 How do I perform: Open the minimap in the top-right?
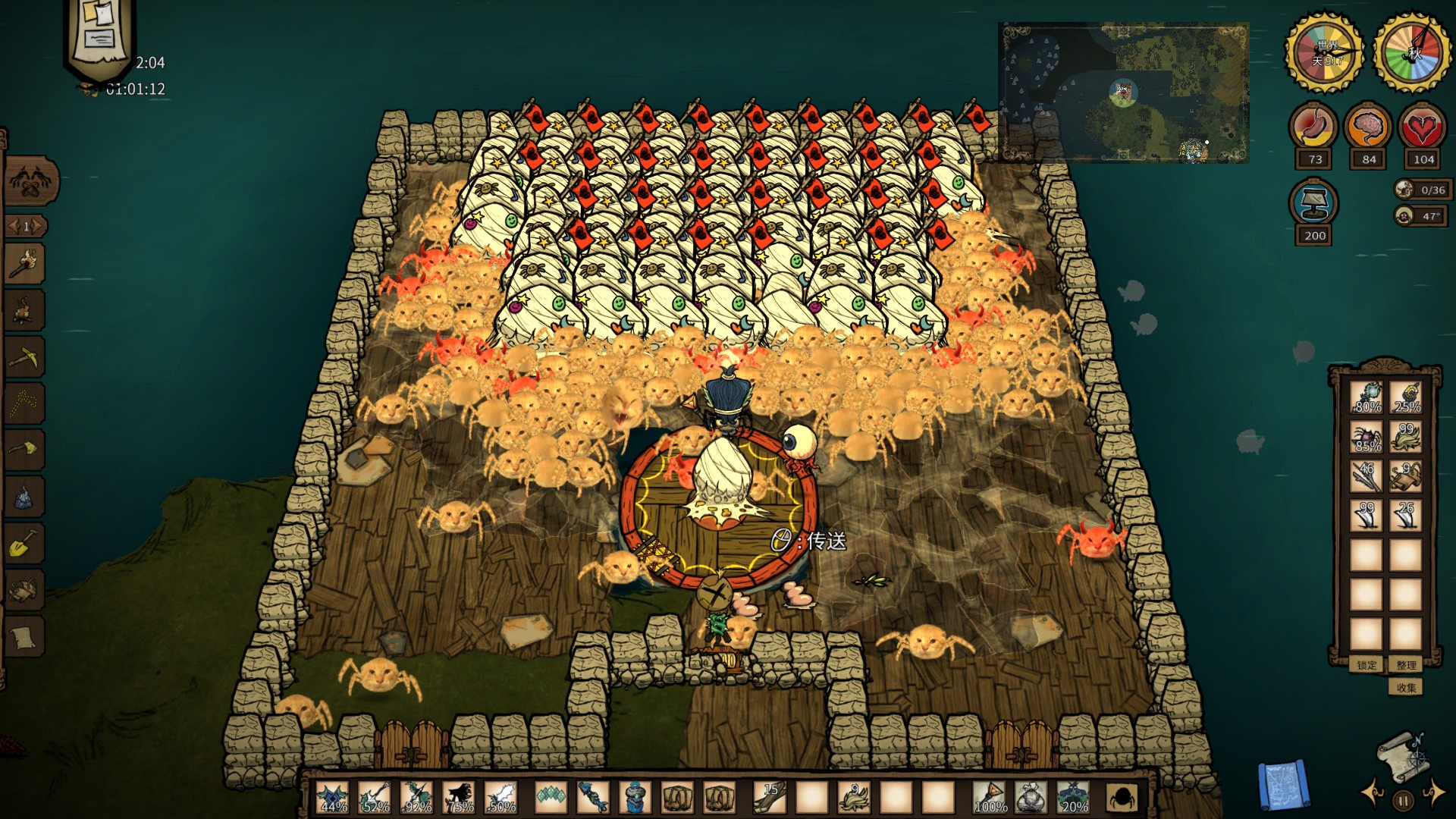point(1124,93)
